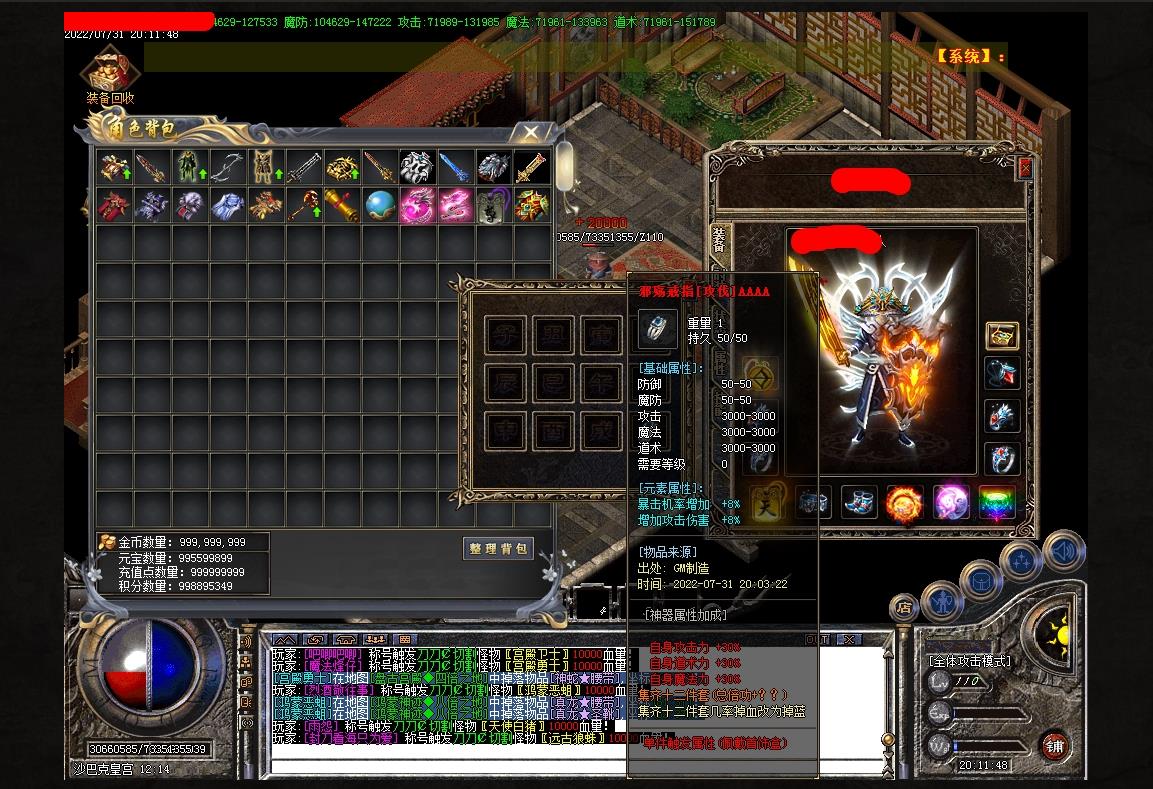Viewport: 1153px width, 789px height.
Task: Open the 店 shop round button
Action: coord(903,607)
